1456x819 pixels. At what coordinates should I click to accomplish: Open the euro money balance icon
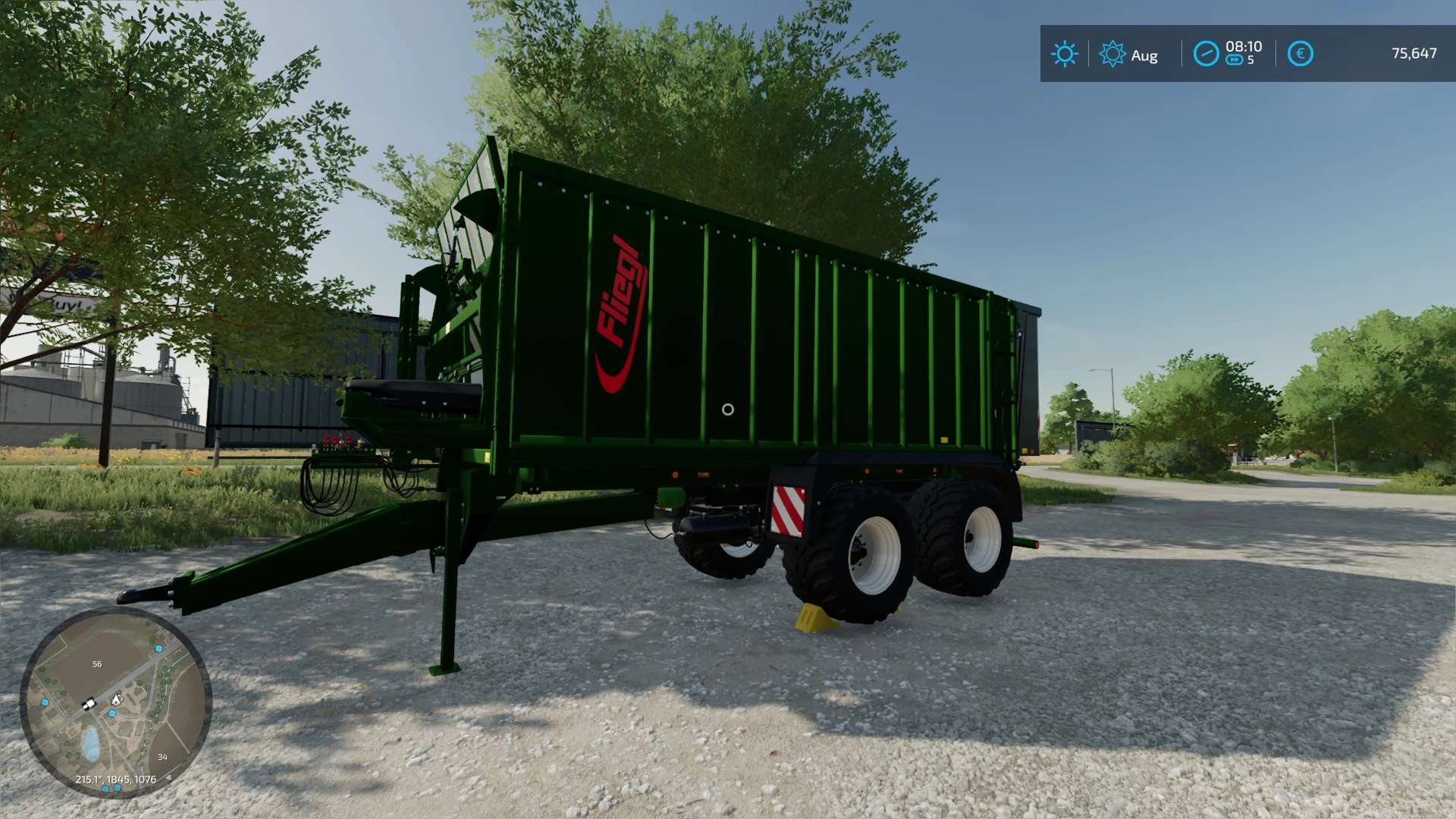click(x=1300, y=54)
